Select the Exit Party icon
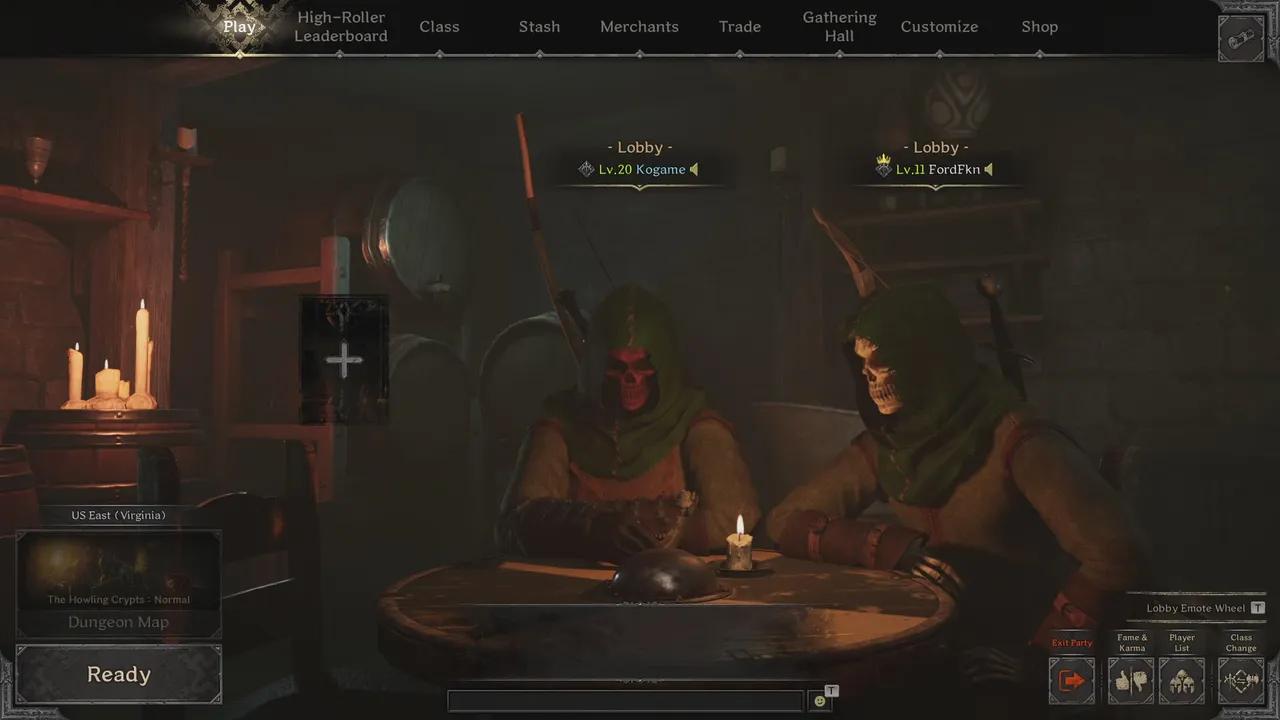 (1071, 680)
